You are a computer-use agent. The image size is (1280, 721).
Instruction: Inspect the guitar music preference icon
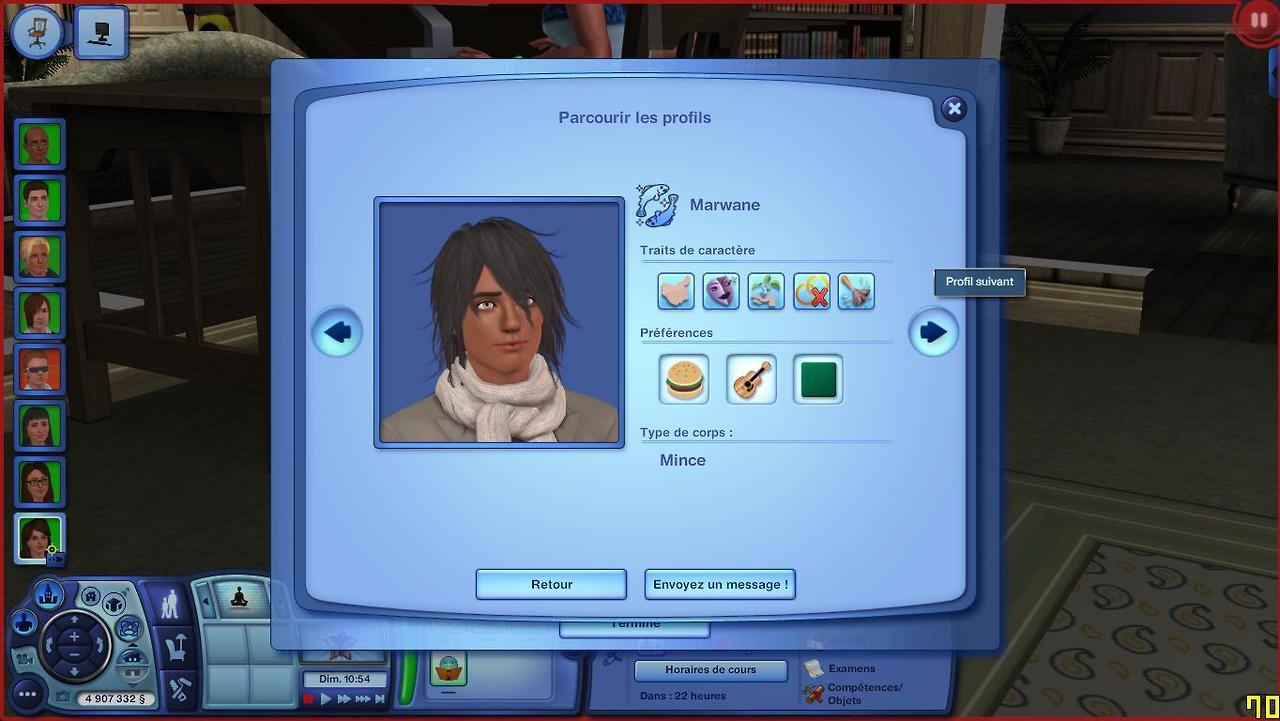tap(751, 380)
